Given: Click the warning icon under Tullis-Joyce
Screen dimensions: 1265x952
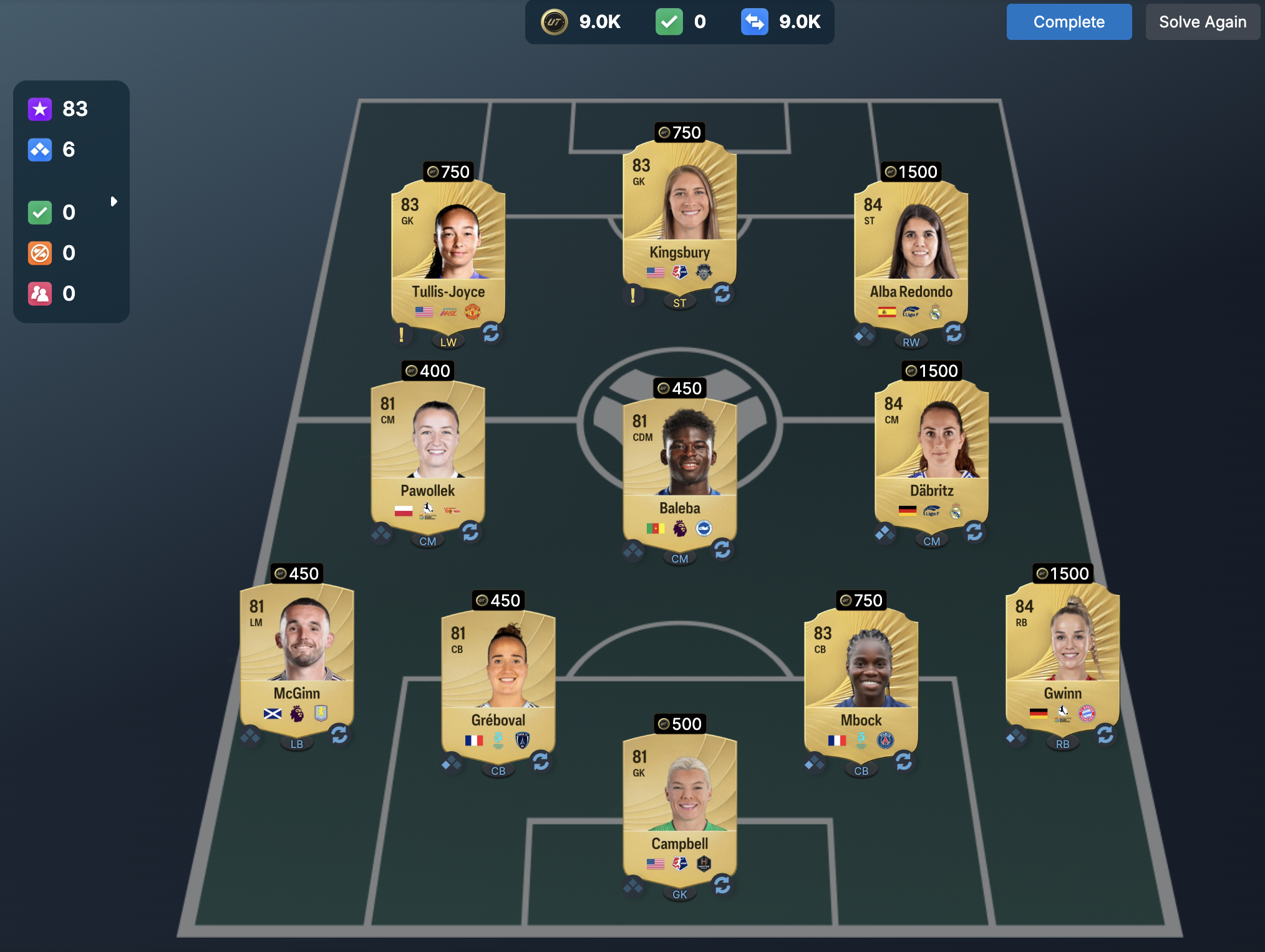Looking at the screenshot, I should (x=402, y=334).
